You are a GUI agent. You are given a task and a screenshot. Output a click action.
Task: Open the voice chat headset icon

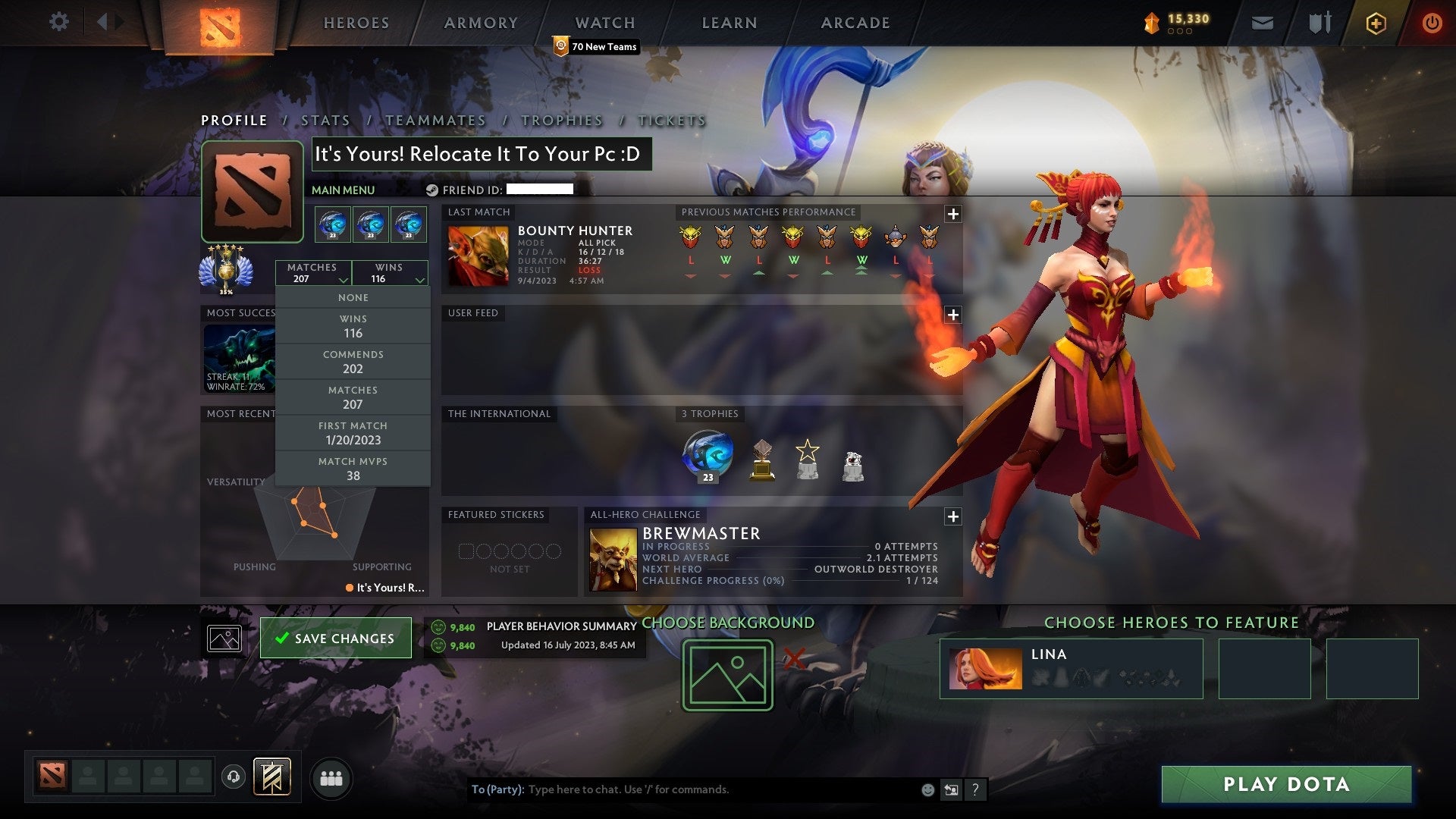click(233, 777)
